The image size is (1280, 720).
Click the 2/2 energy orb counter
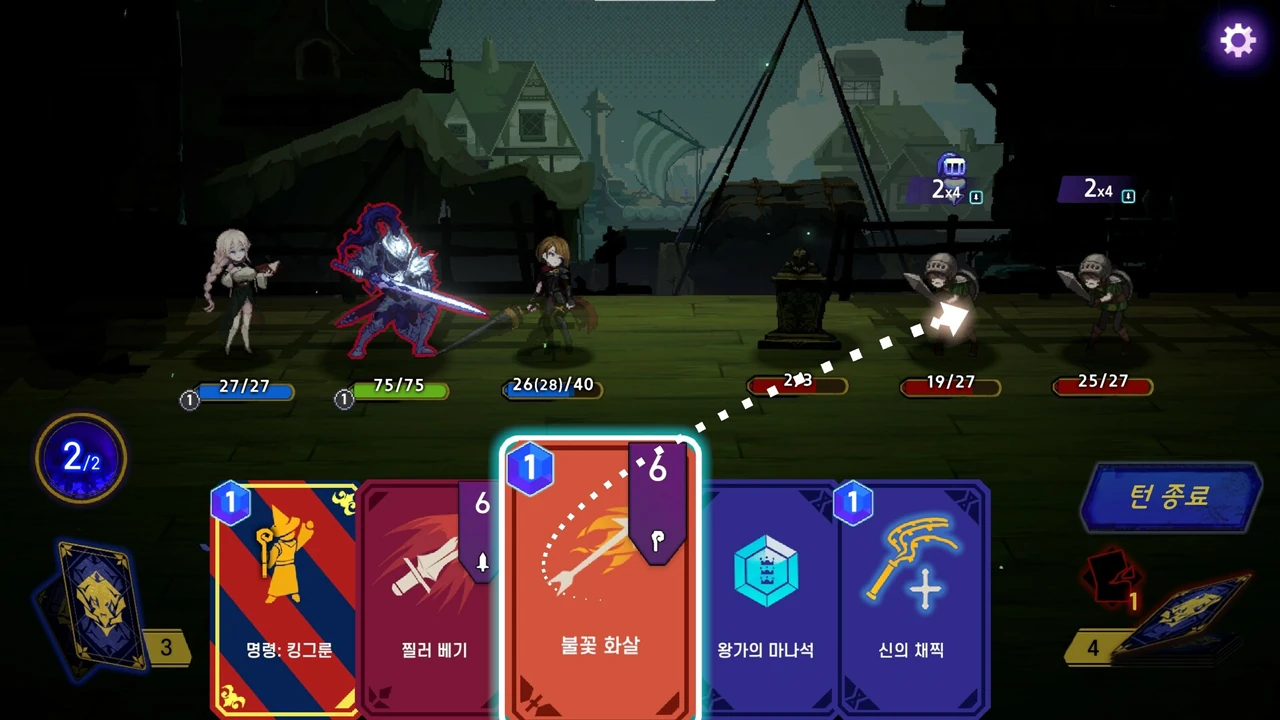(x=80, y=458)
